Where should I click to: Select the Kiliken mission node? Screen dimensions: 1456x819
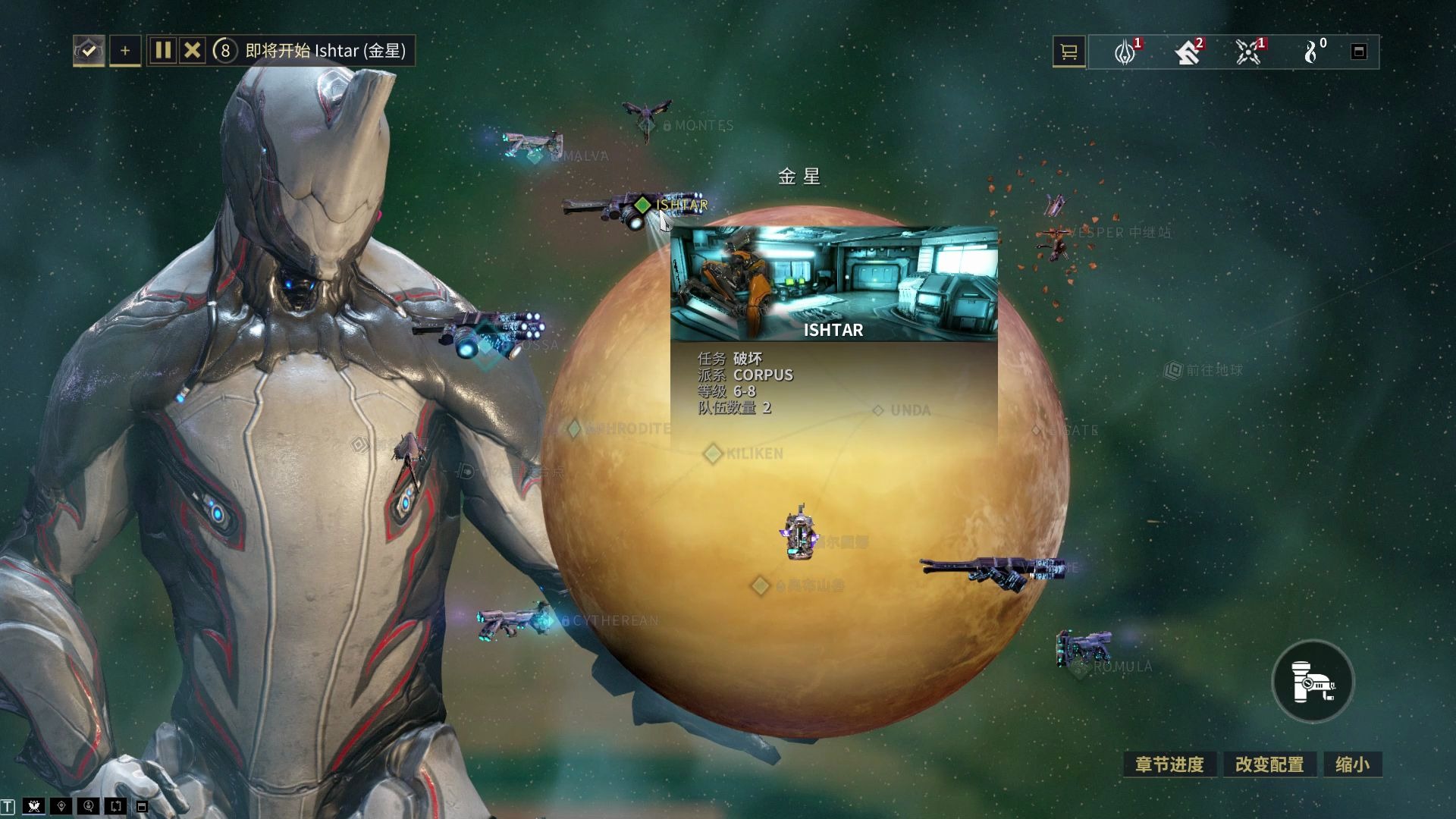click(713, 453)
